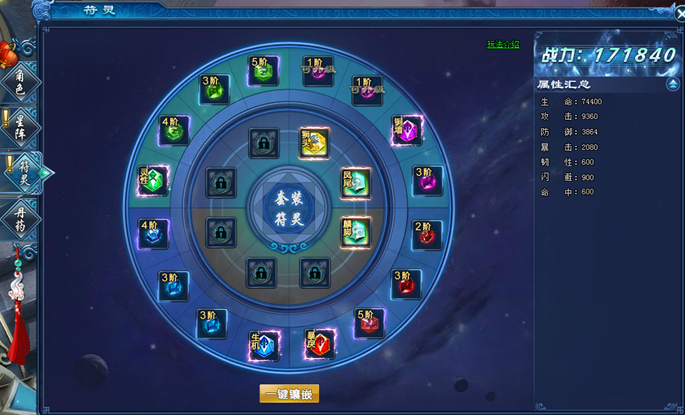Select the 5阶 red rune gem

pos(368,323)
